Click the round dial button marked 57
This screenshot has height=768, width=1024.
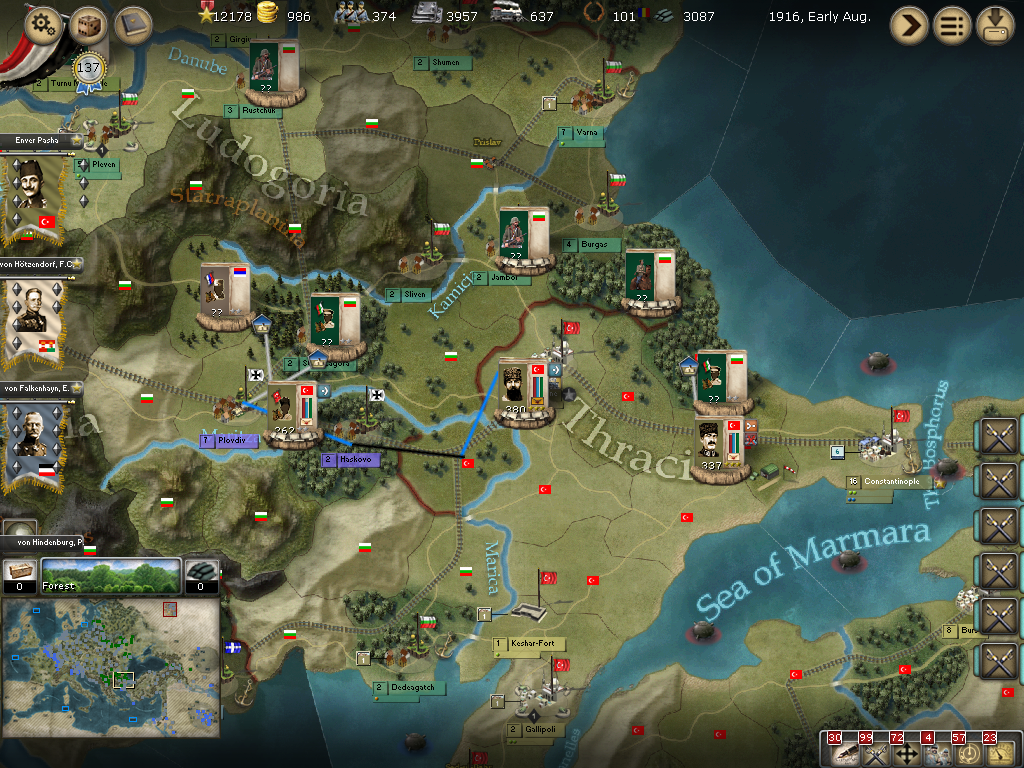(x=967, y=752)
